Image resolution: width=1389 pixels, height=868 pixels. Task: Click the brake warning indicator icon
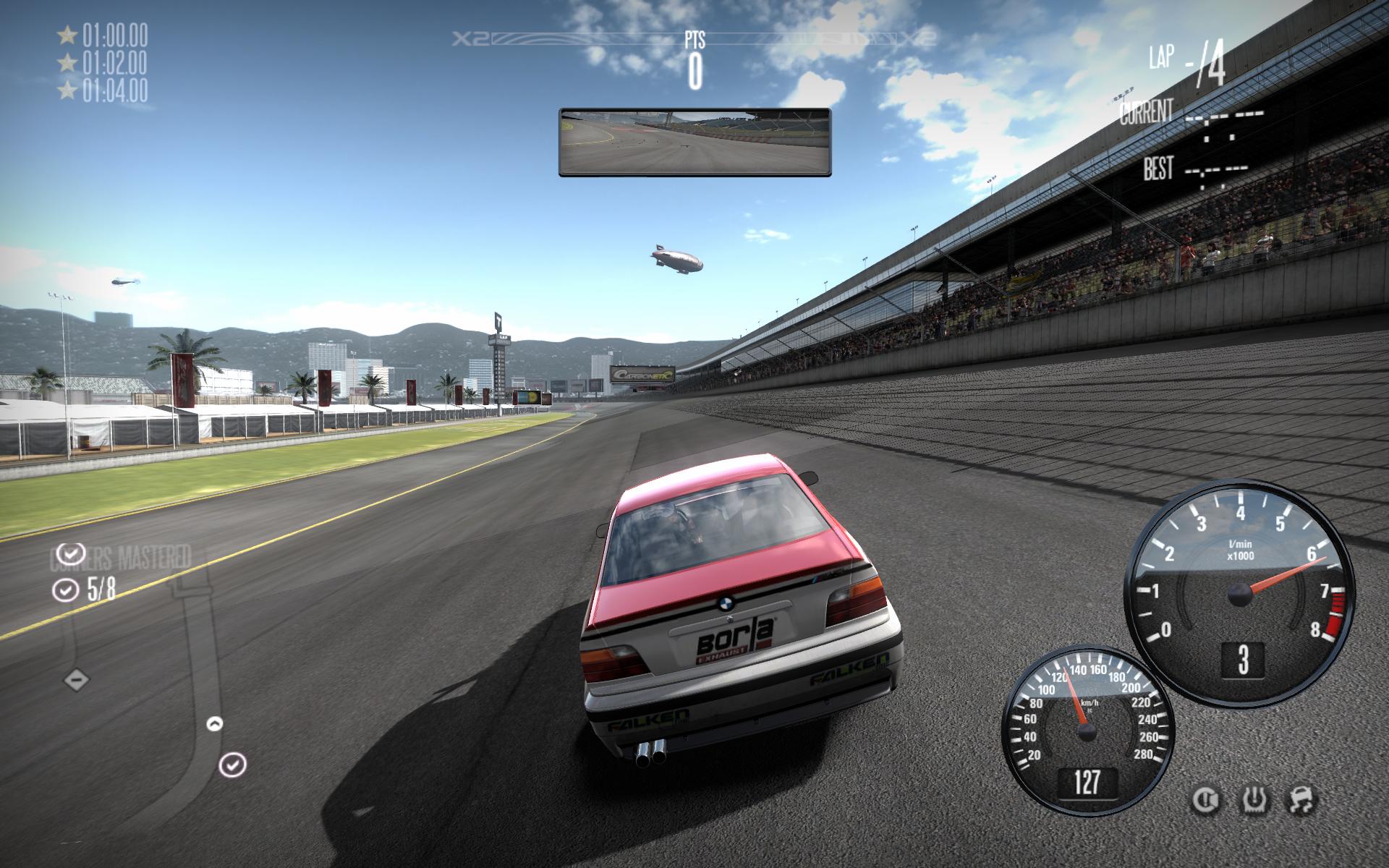[1205, 800]
